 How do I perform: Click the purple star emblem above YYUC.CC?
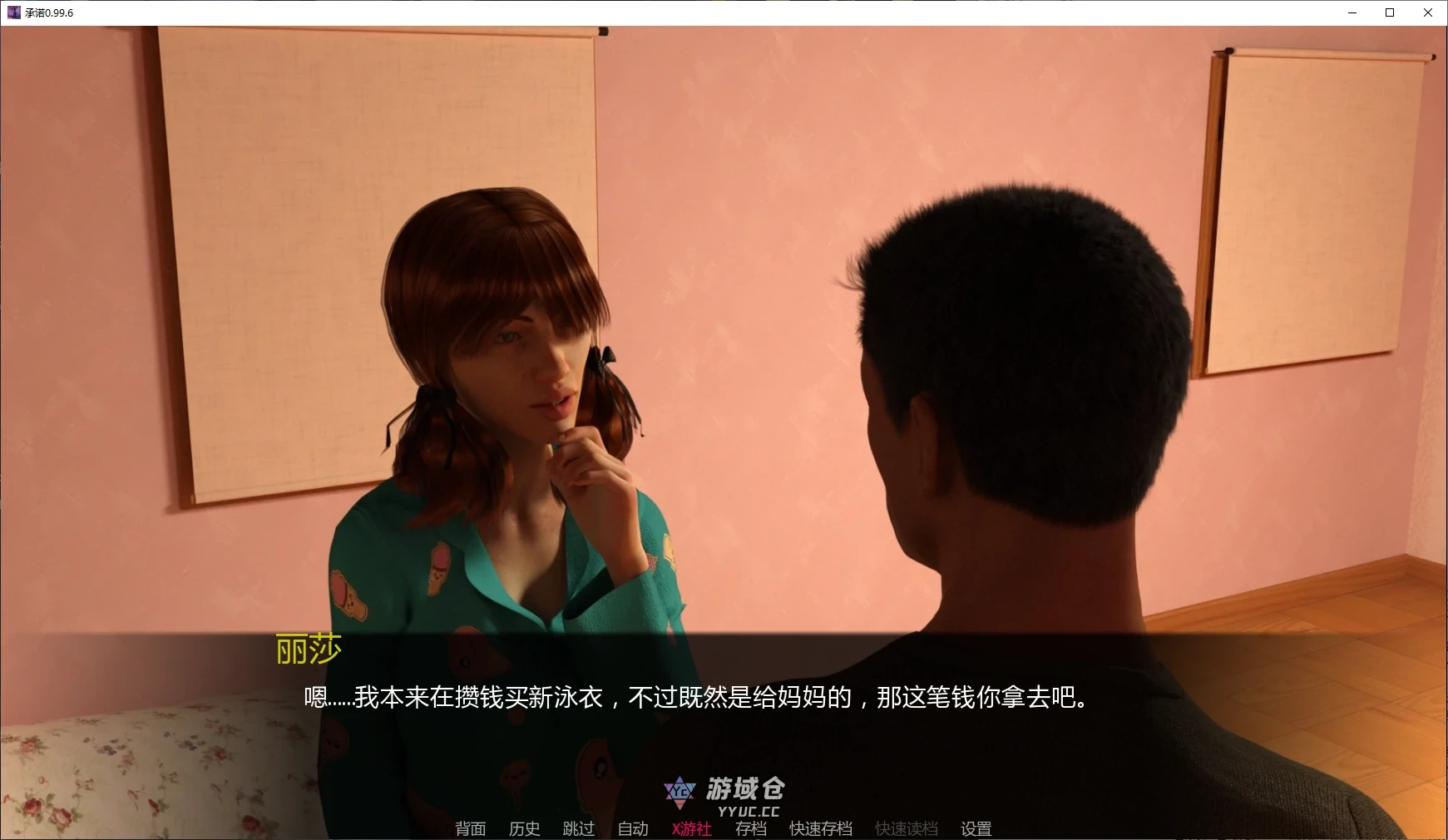[x=680, y=791]
